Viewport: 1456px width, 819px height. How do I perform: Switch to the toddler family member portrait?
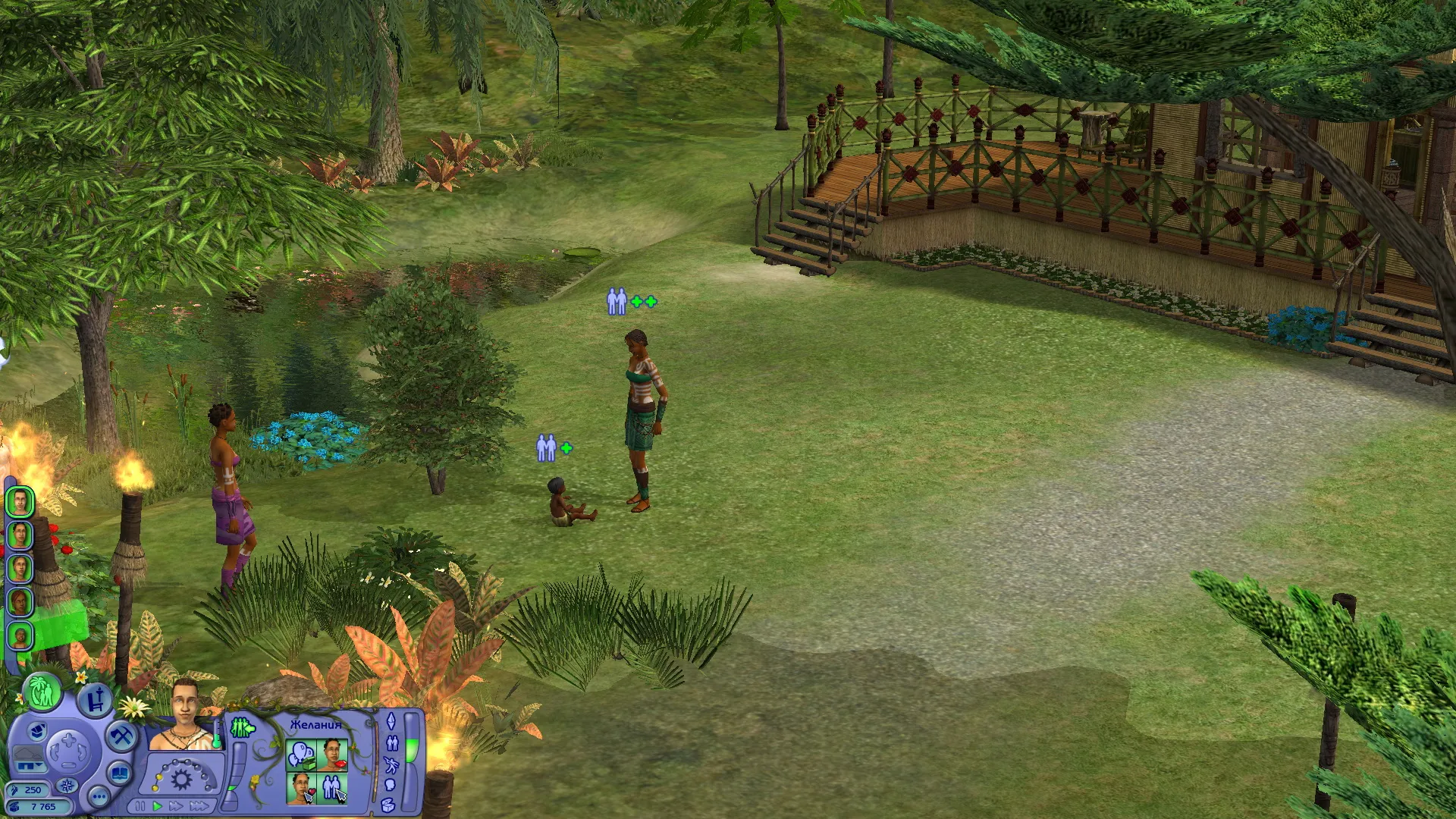(x=20, y=635)
